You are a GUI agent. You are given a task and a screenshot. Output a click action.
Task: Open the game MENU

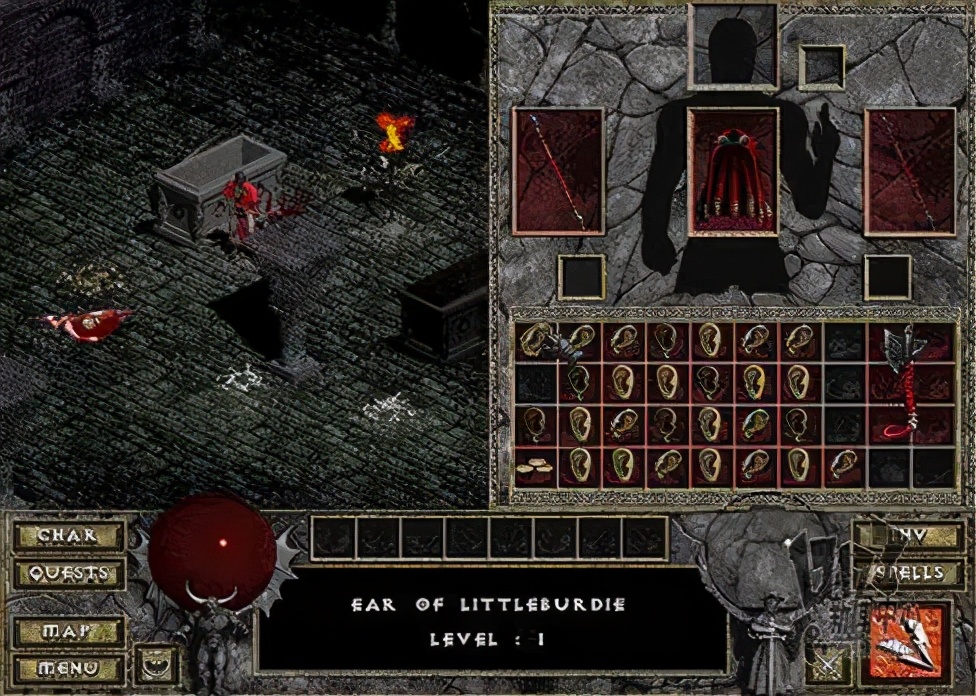[x=67, y=667]
